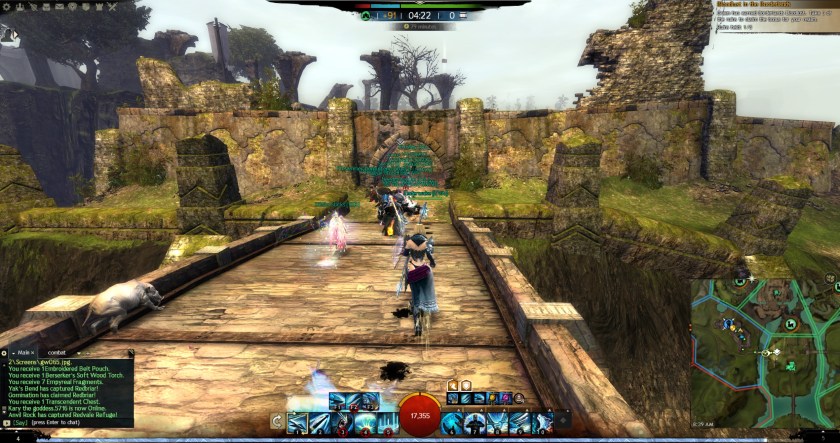Activate utility skill in slot 7
The width and height of the screenshot is (840, 443).
point(477,423)
